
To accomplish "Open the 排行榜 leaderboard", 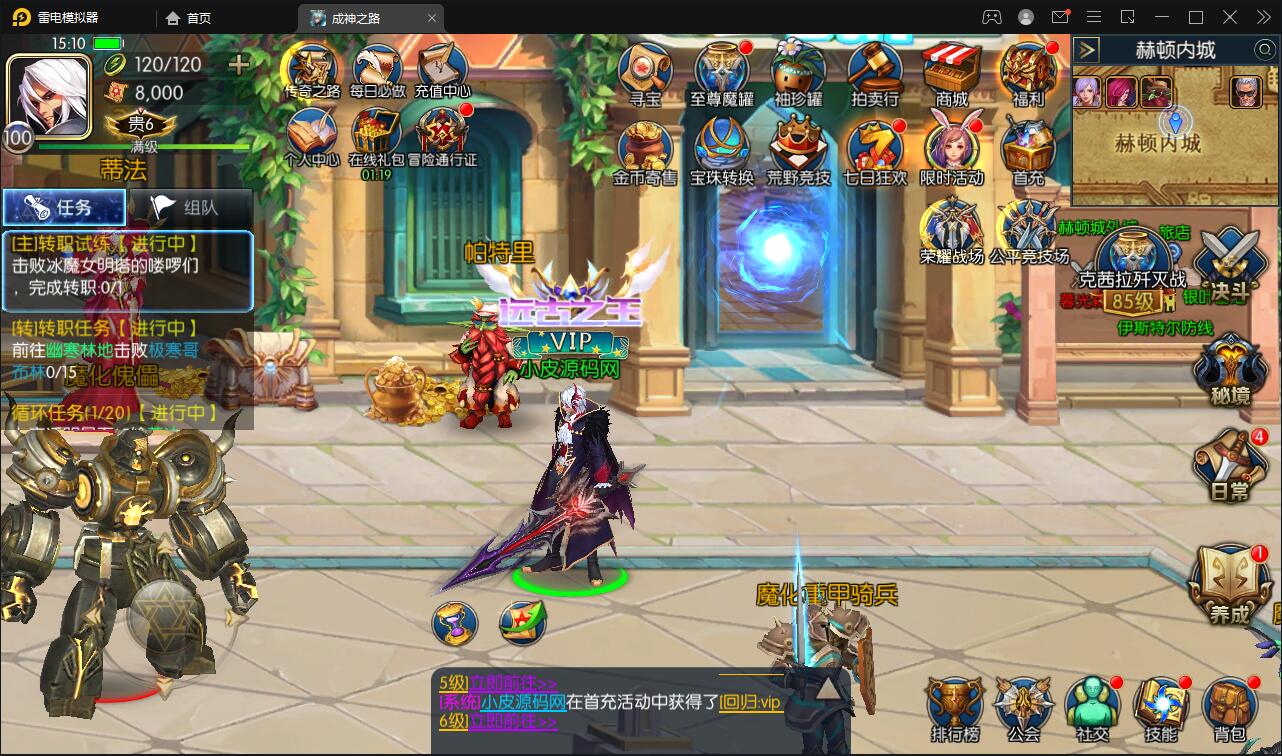I will (955, 705).
